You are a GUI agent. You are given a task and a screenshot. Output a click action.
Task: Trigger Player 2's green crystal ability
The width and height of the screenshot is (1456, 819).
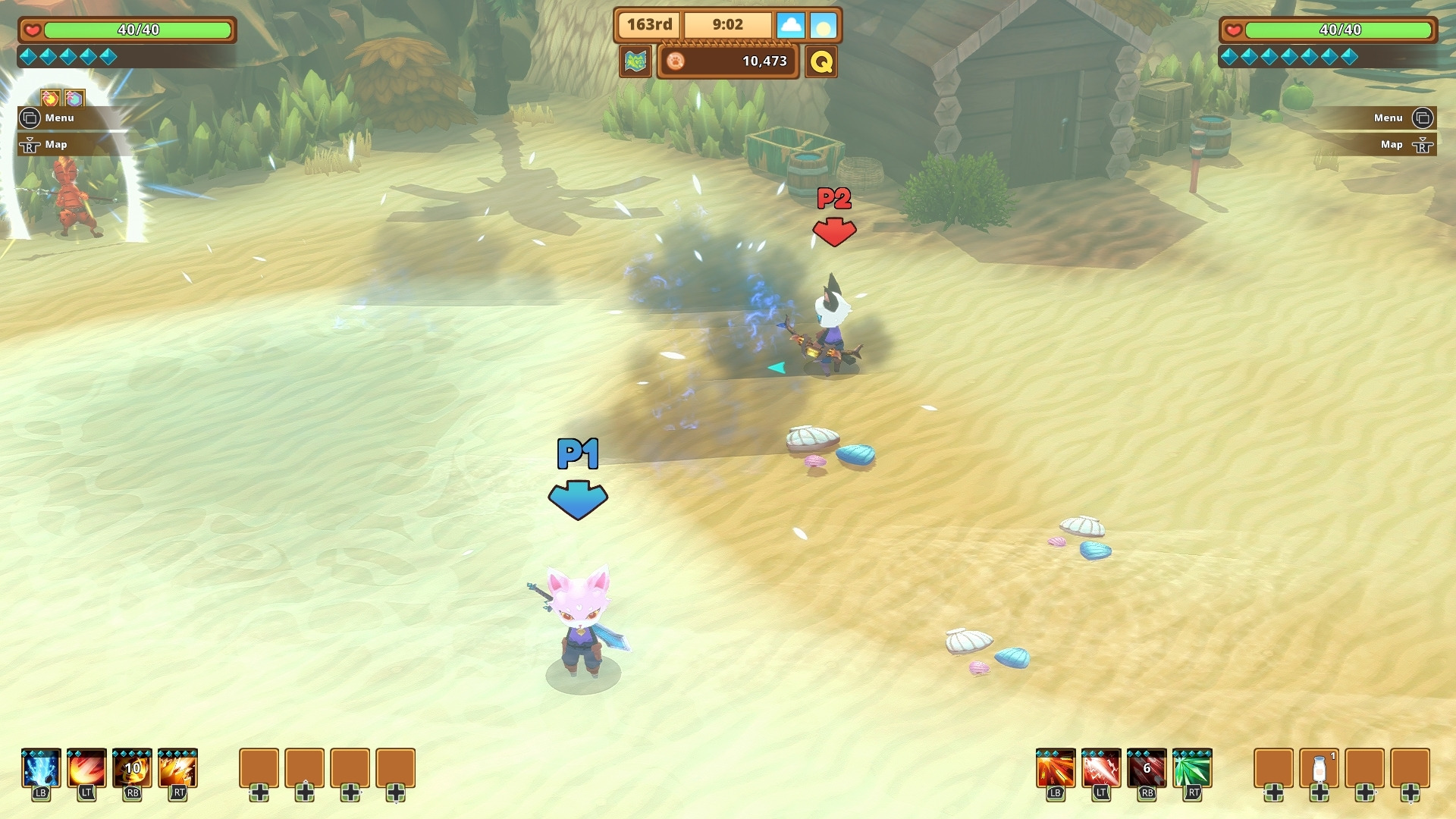click(1192, 769)
